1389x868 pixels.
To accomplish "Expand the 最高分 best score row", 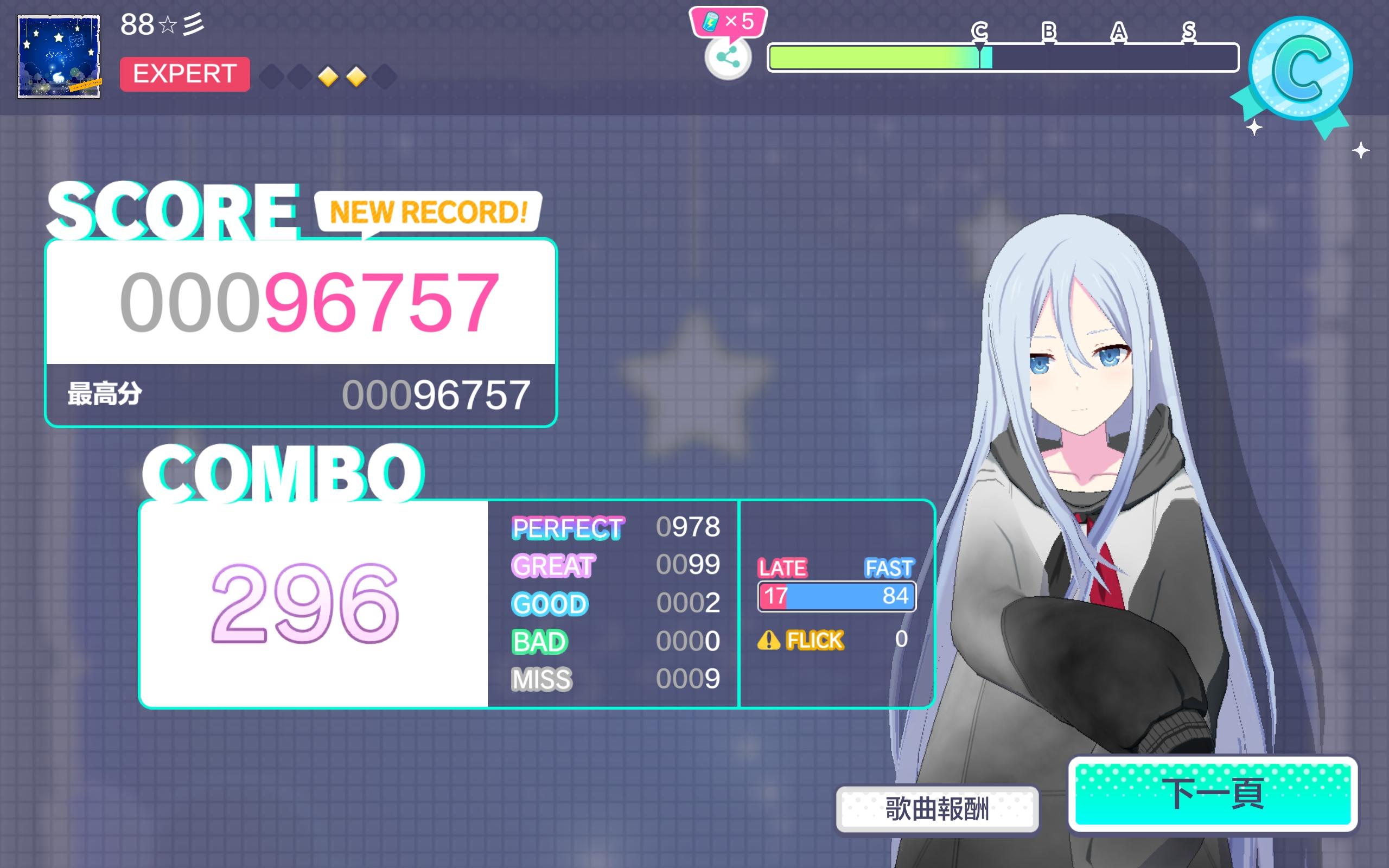I will 298,394.
